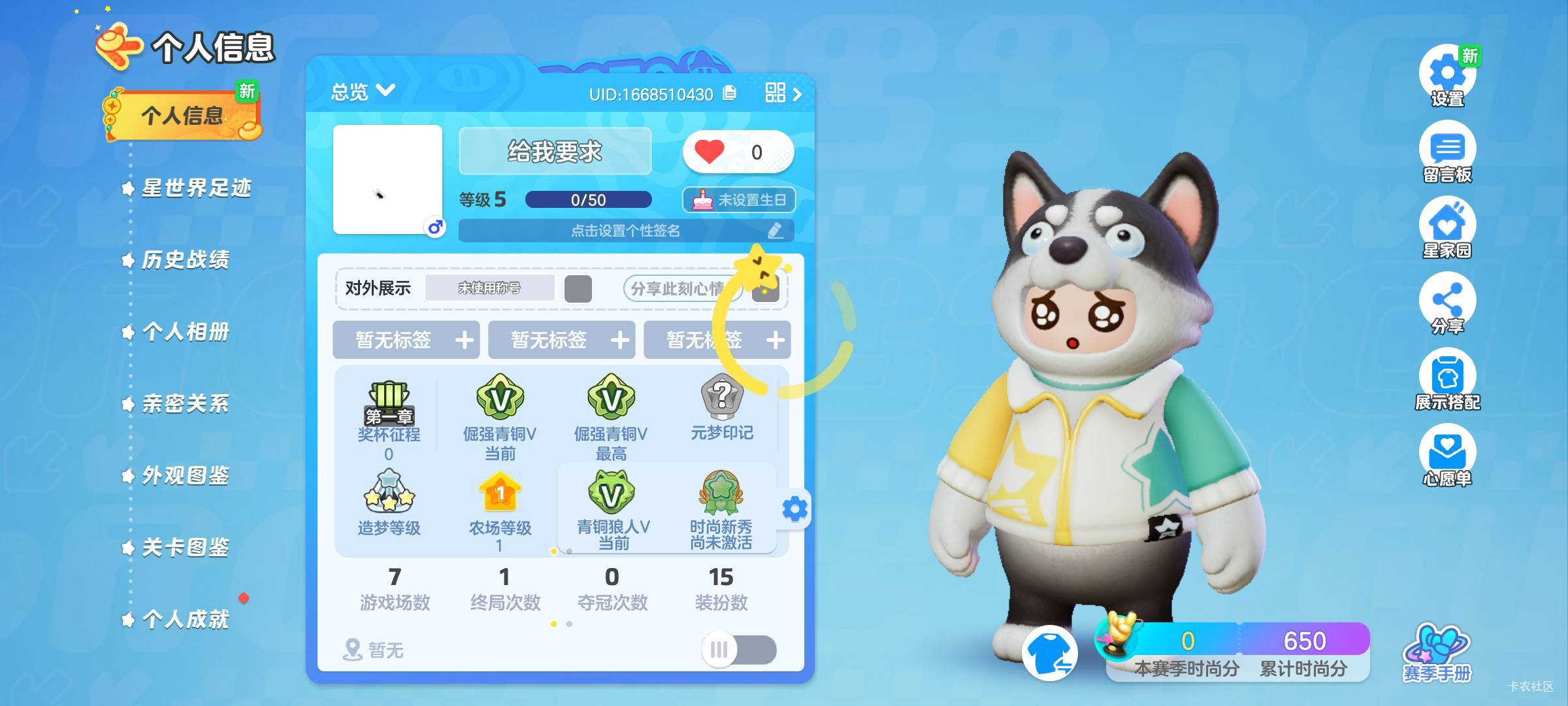Show 个人成就 achievements
1568x706 pixels.
tap(185, 620)
